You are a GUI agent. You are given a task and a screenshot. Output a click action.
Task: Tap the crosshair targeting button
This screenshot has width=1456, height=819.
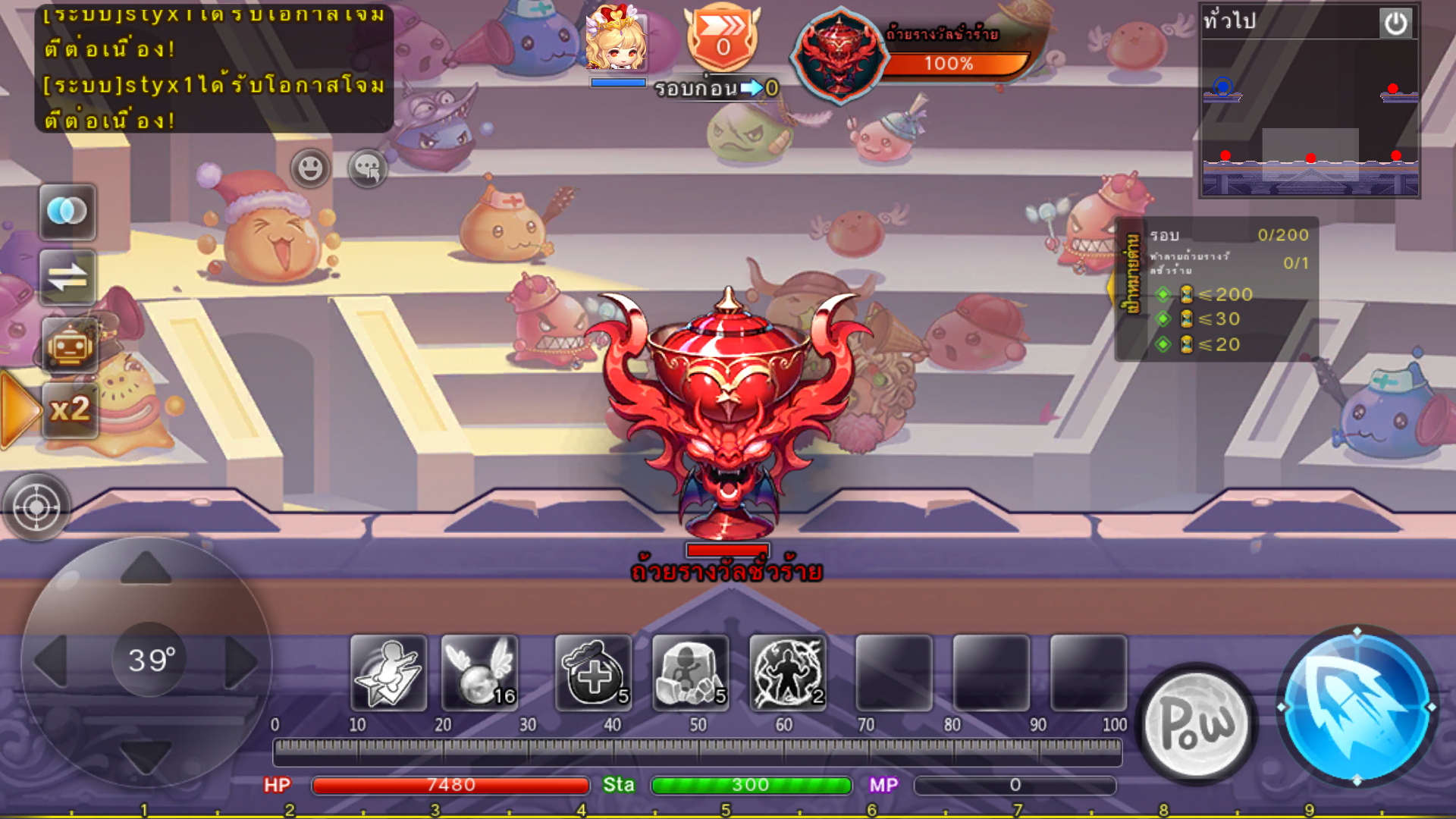36,507
